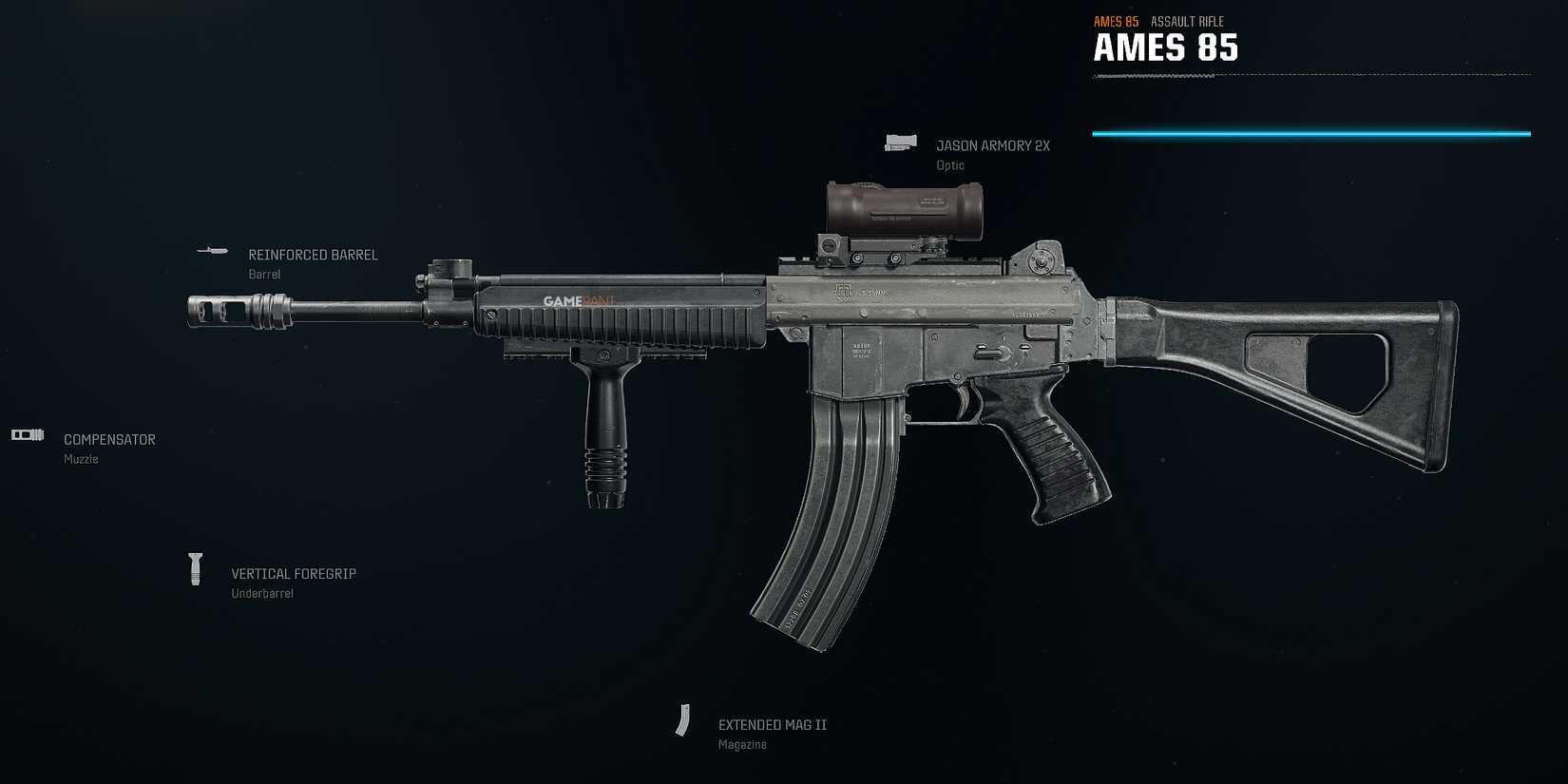Select the vertical foregrip attached to the weapon

click(605, 428)
